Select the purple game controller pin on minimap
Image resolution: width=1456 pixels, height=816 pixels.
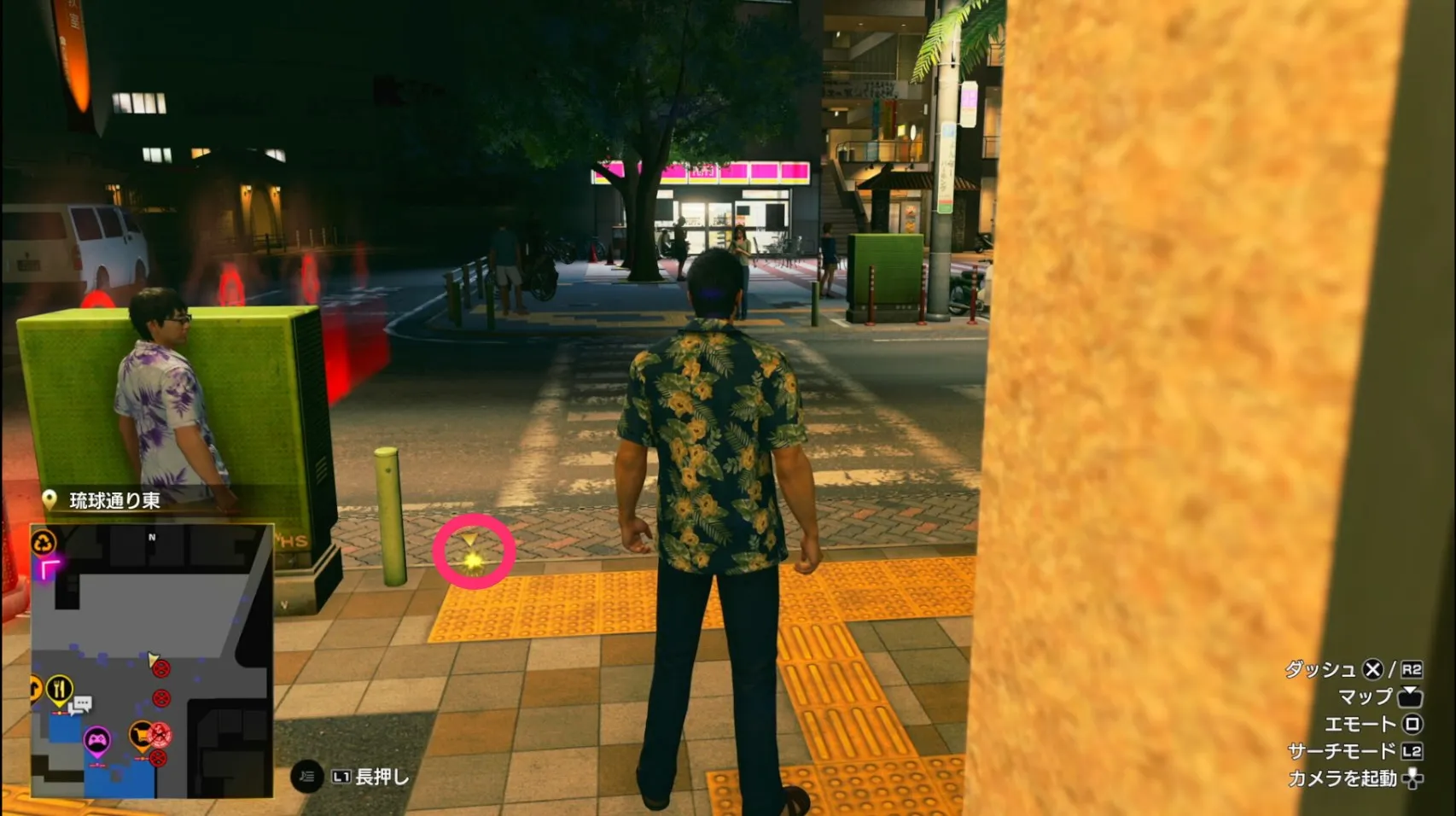[98, 739]
